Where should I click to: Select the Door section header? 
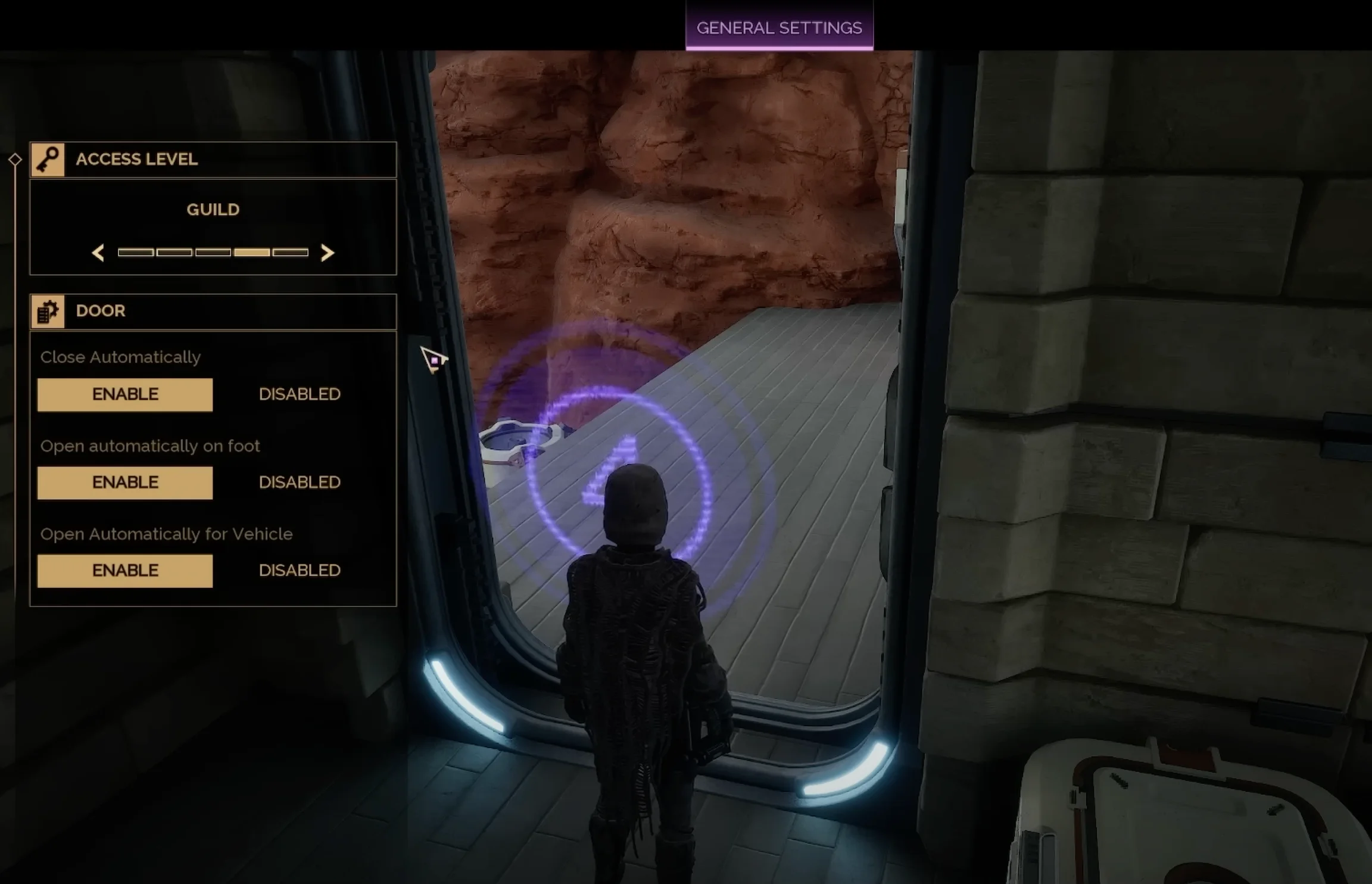point(213,311)
